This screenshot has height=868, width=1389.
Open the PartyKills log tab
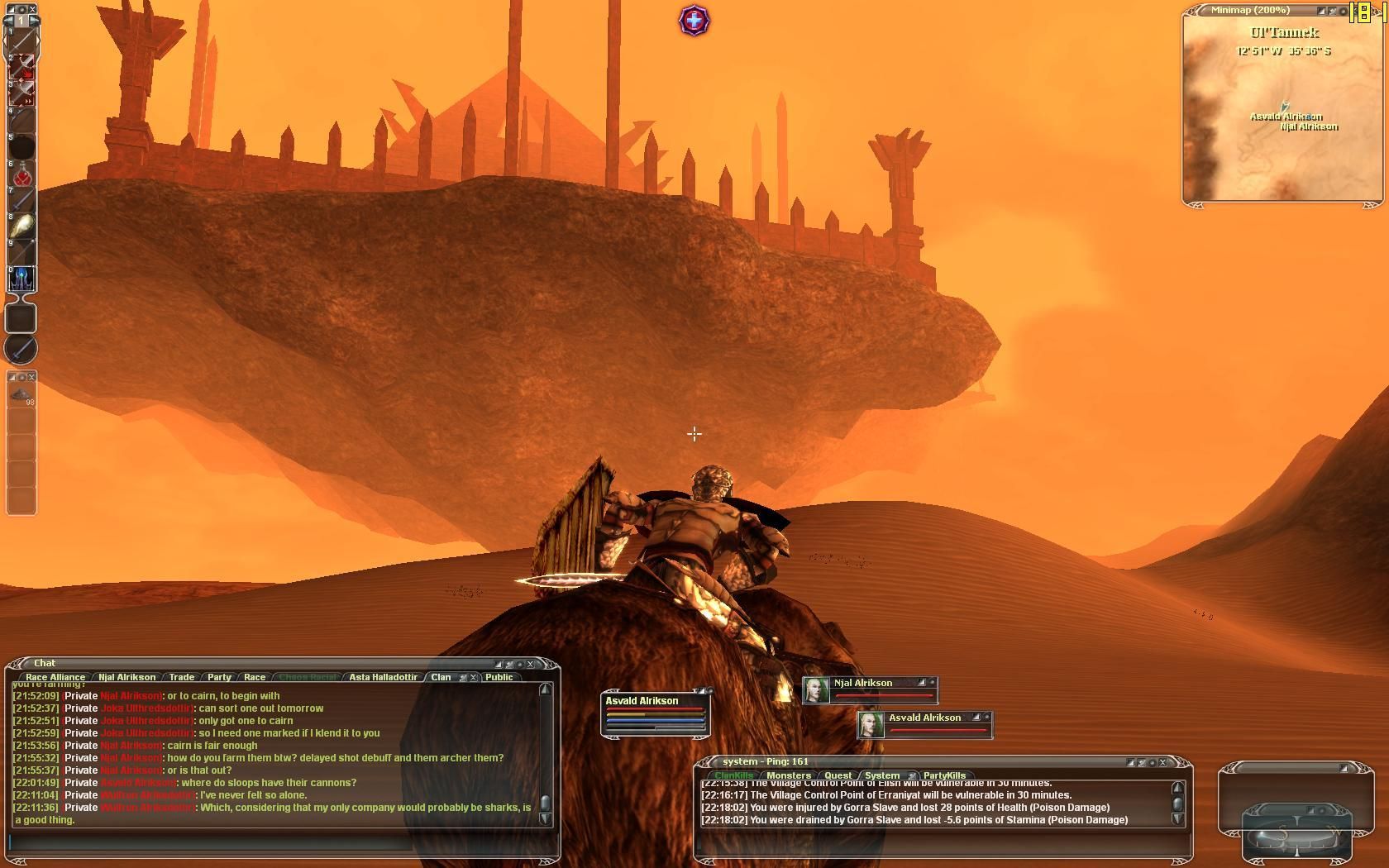point(944,776)
